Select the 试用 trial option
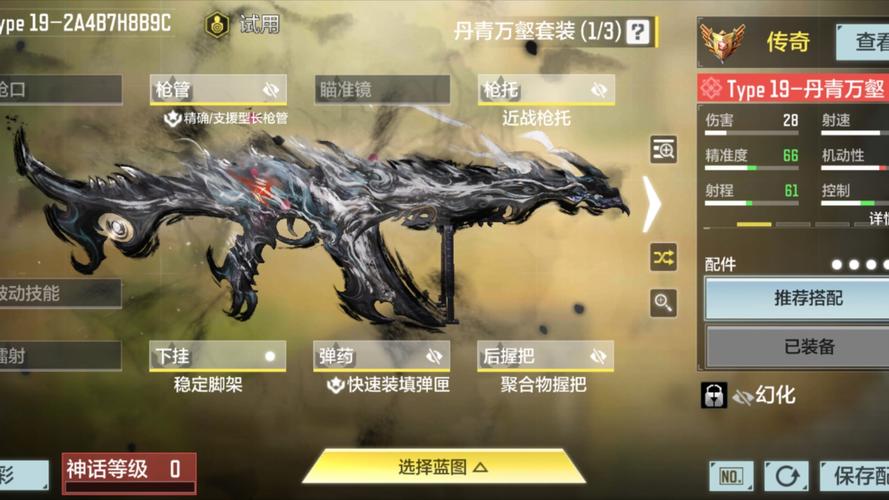 click(x=243, y=25)
